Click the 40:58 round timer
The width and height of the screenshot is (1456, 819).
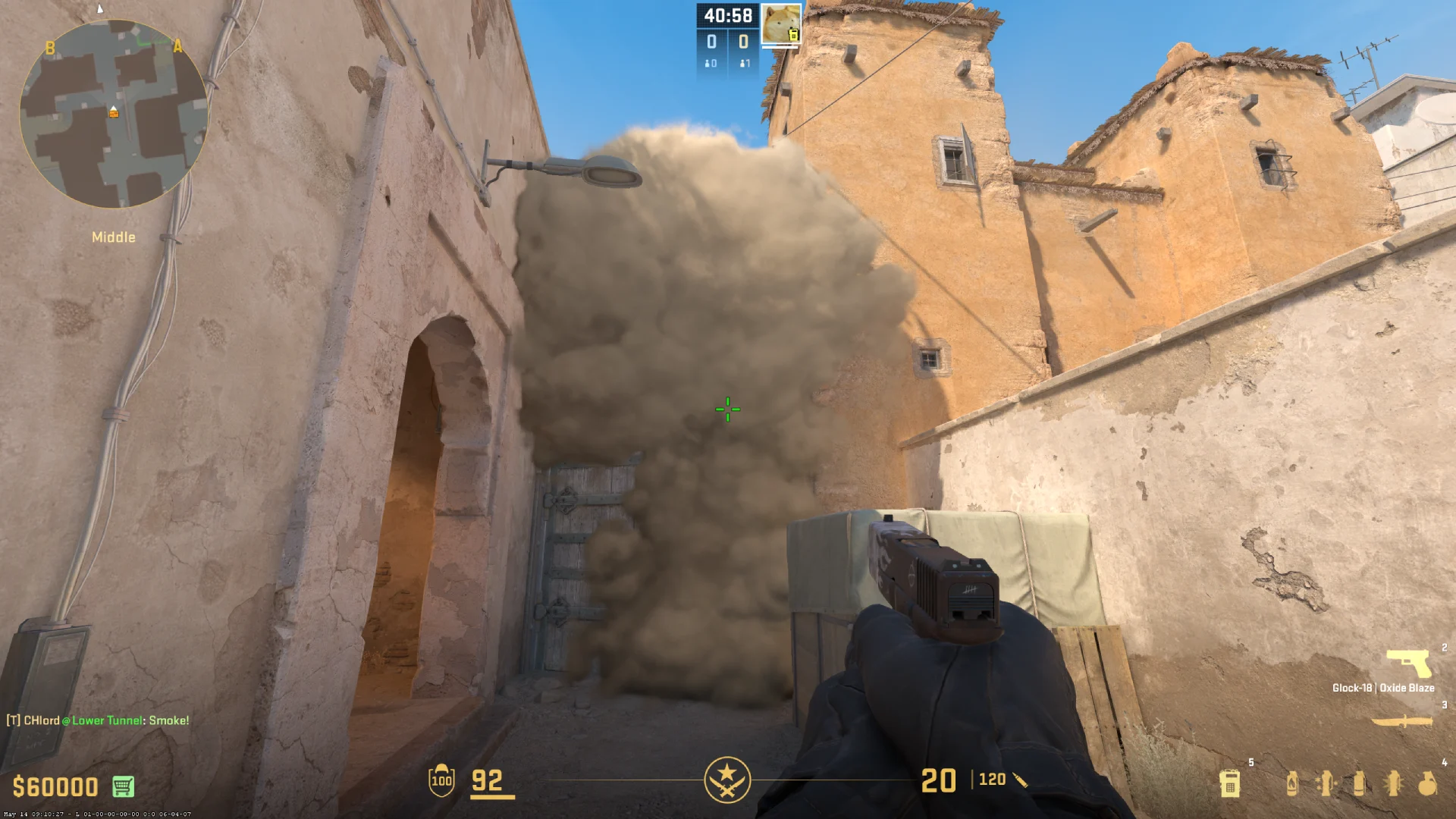727,14
